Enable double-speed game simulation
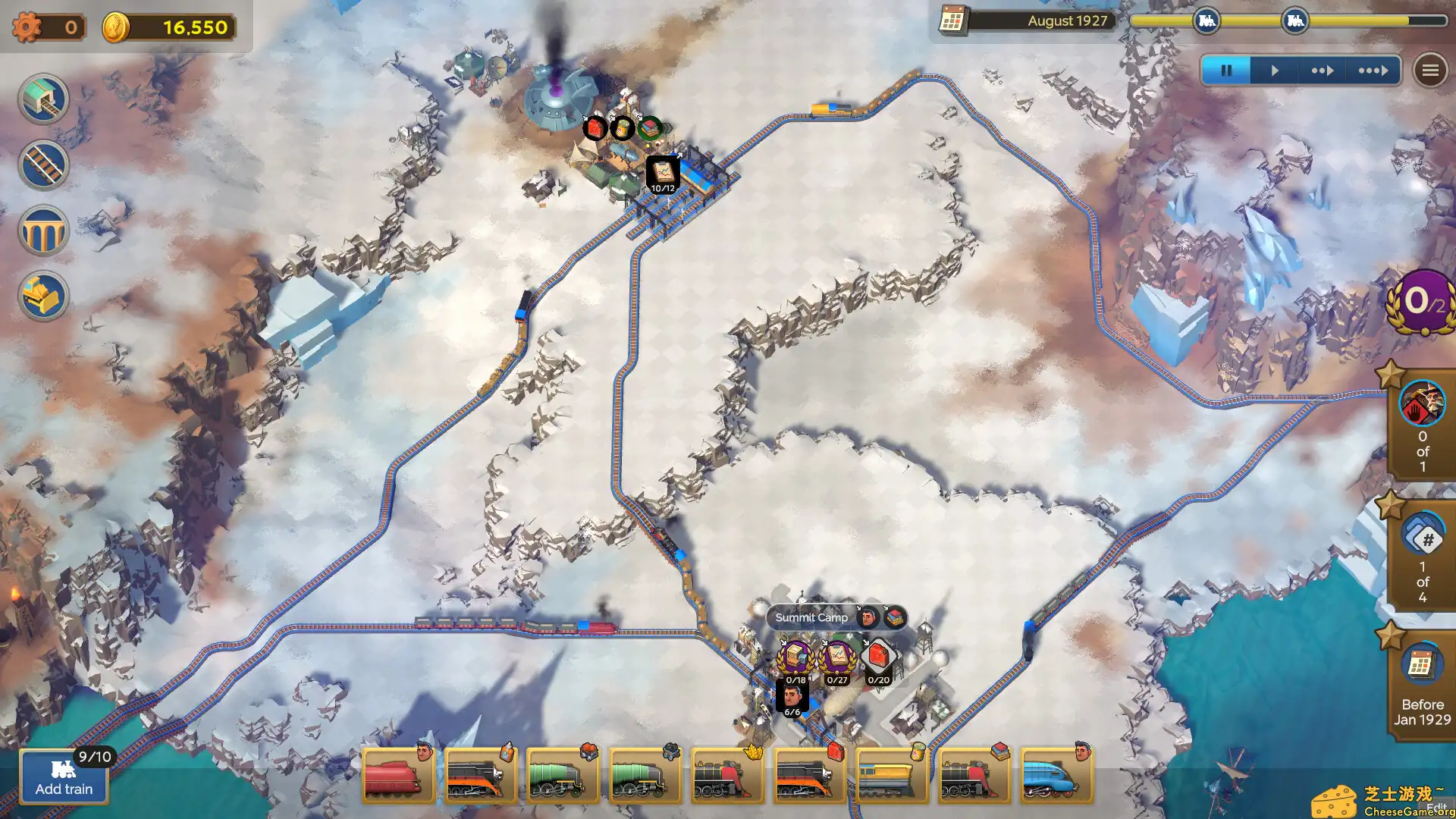This screenshot has height=819, width=1456. click(1323, 70)
